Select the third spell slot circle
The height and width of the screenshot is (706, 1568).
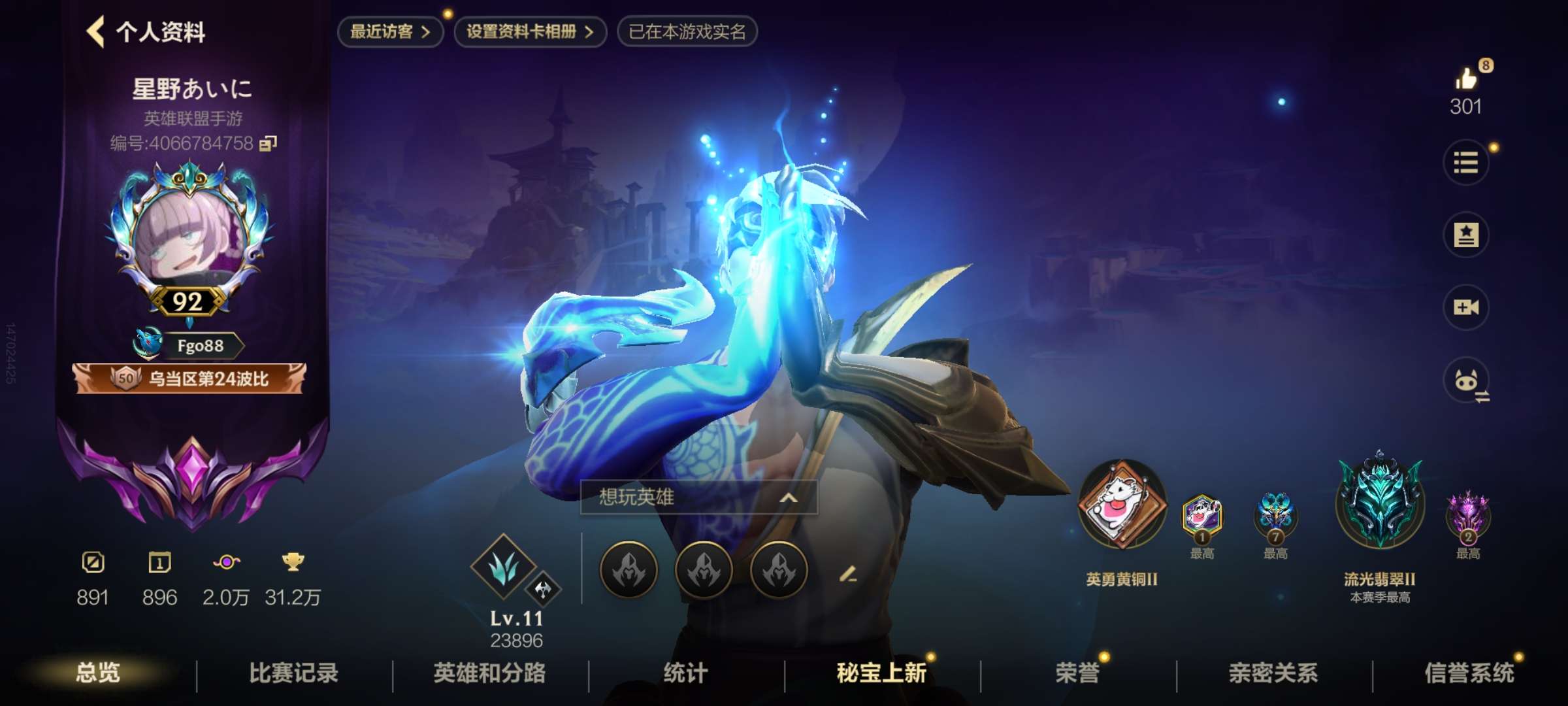point(777,570)
